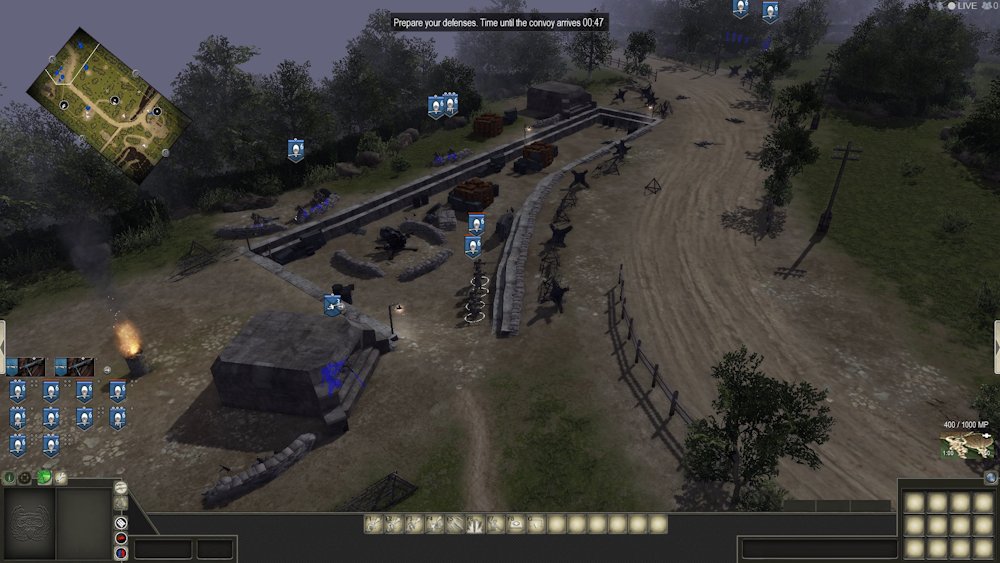Click the wrench repair button
Image resolution: width=1000 pixels, height=563 pixels.
tap(60, 478)
